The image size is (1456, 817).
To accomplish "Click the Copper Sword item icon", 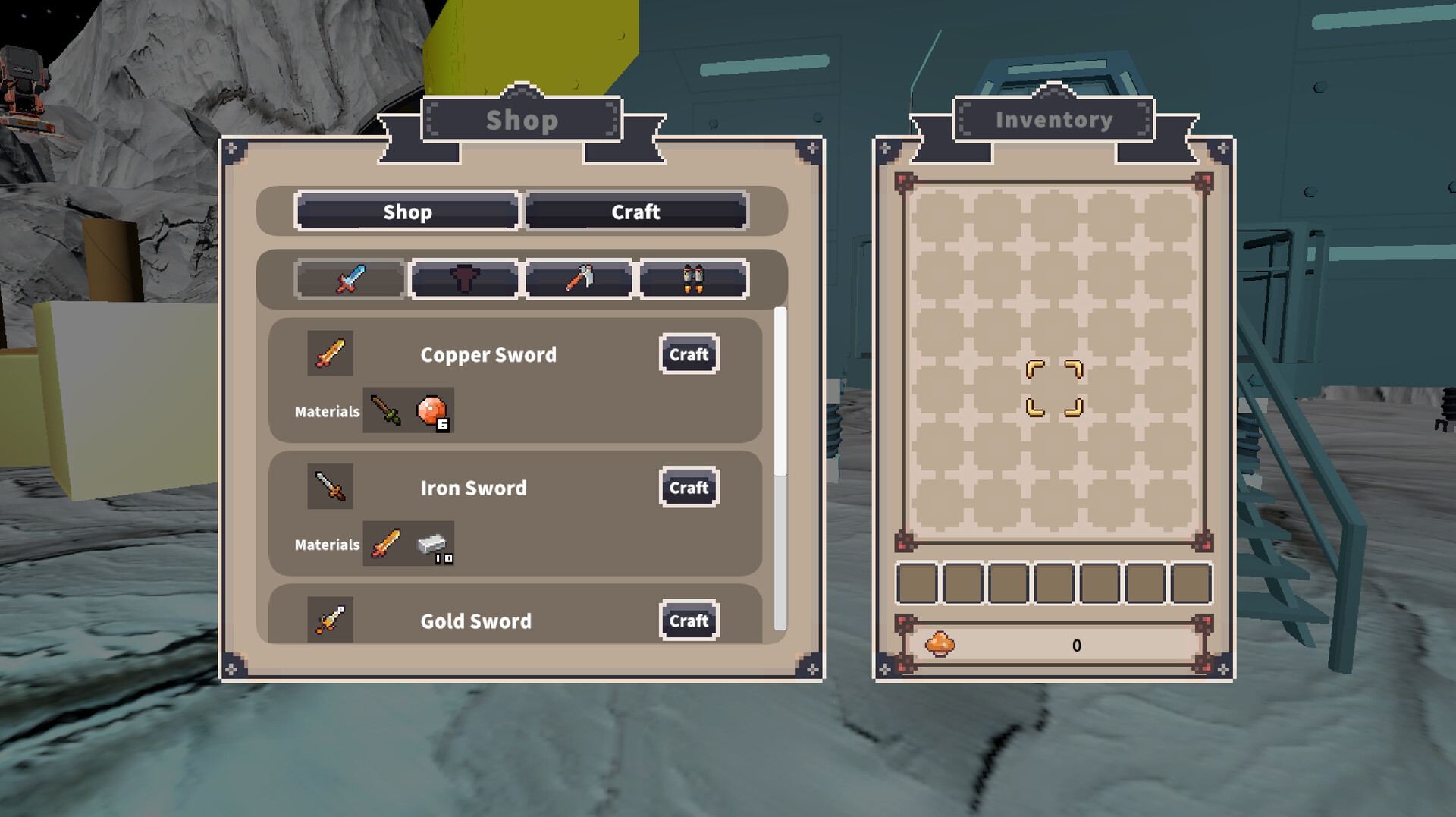I will tap(331, 352).
